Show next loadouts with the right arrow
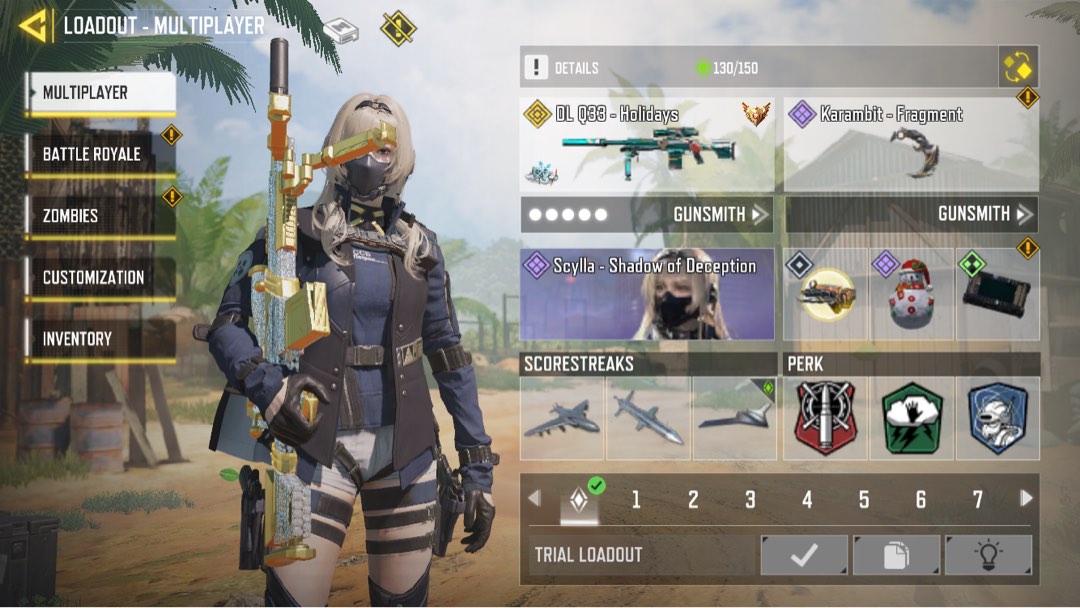 click(1025, 498)
